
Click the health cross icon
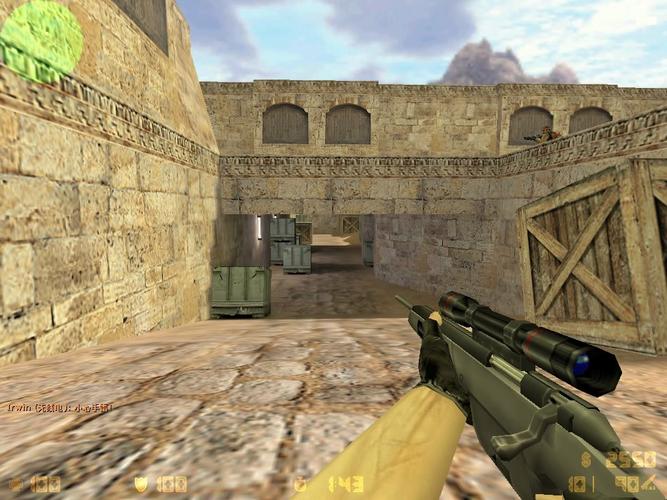(x=14, y=484)
